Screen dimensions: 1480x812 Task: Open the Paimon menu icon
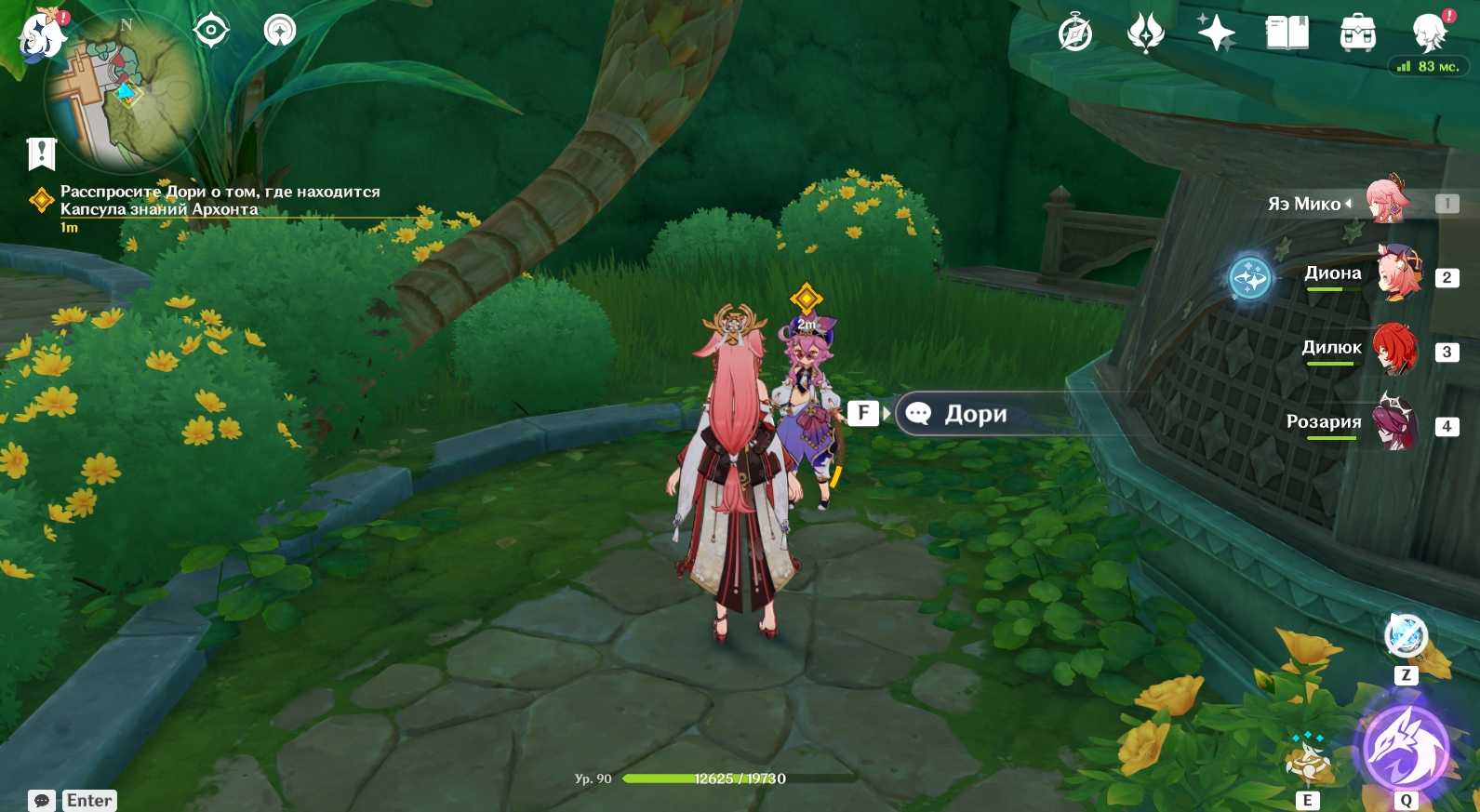pos(42,35)
